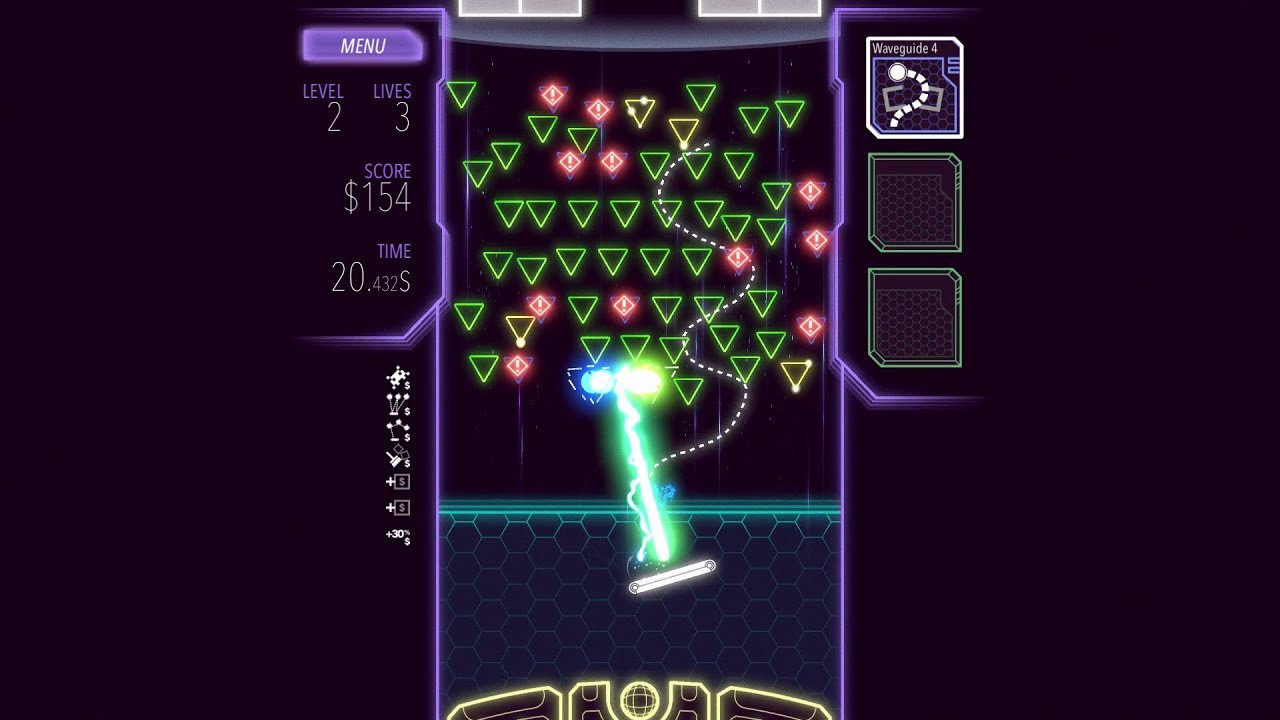
Task: Click the first +$ bonus icon
Action: [x=398, y=483]
